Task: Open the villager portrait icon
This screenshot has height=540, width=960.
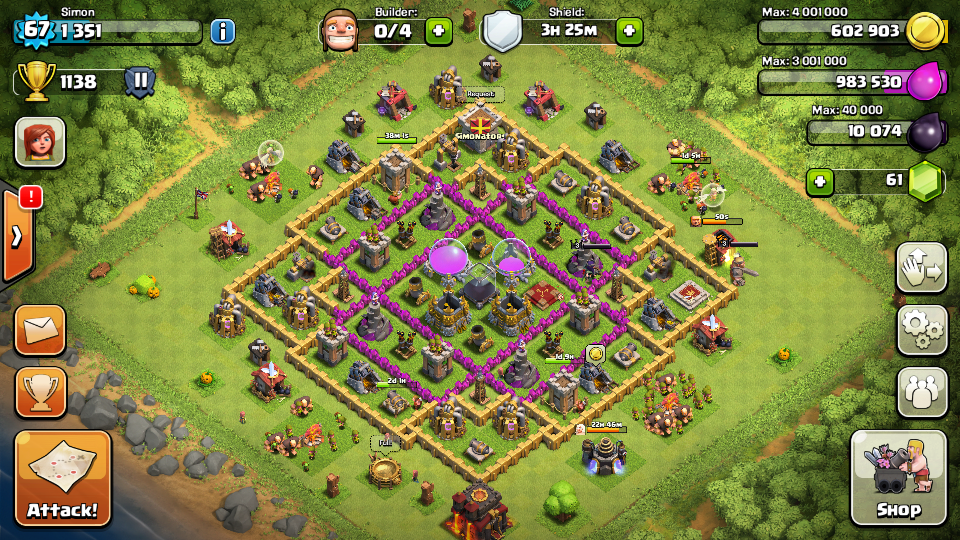Action: [x=40, y=141]
